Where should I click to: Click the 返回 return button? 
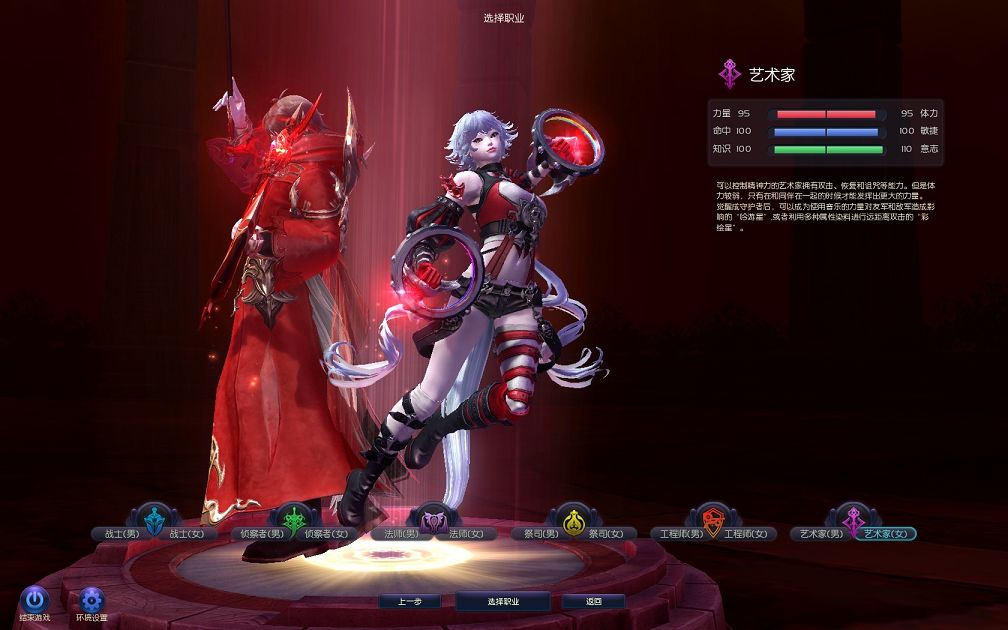[593, 602]
